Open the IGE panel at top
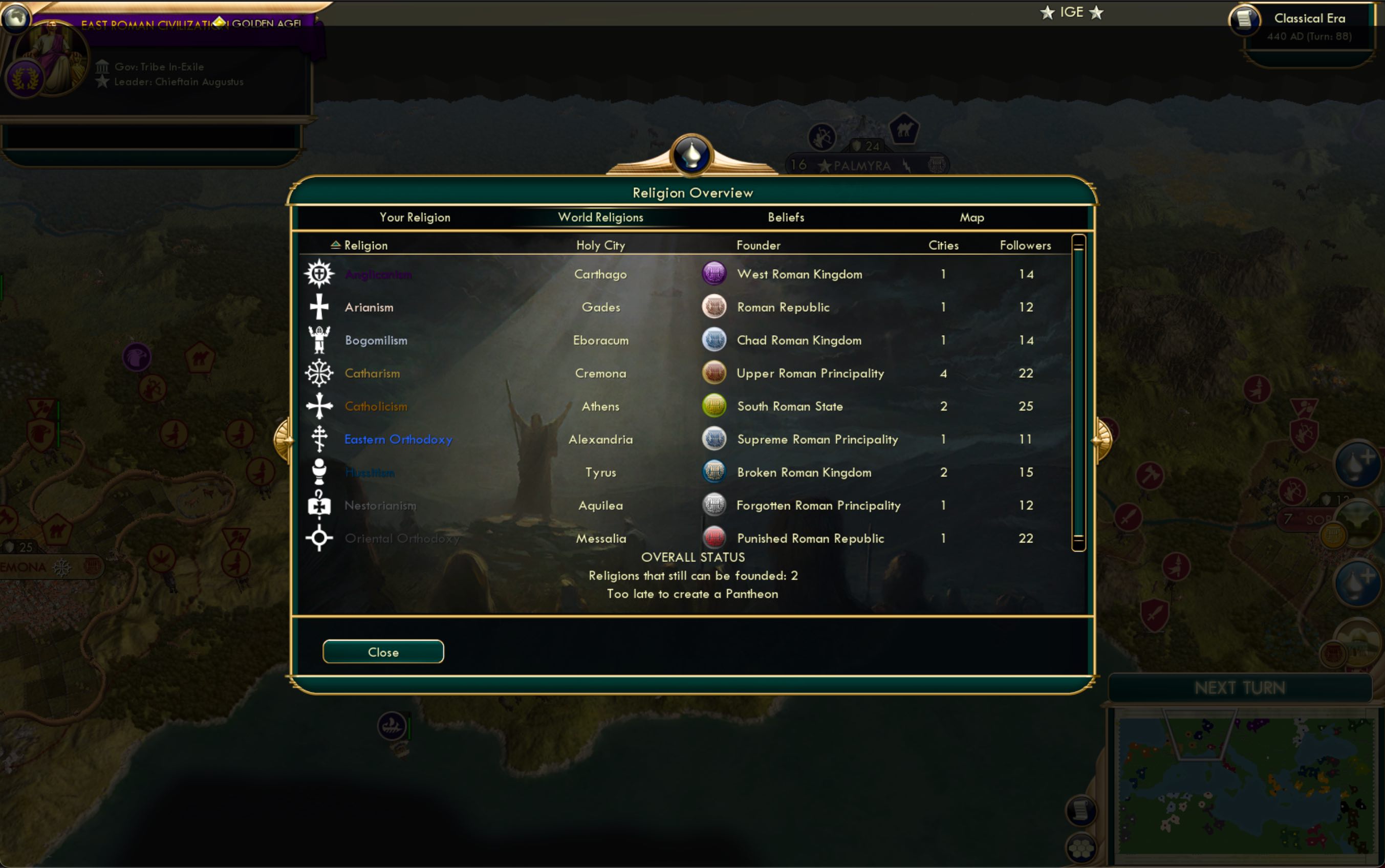This screenshot has width=1385, height=868. [x=1072, y=11]
